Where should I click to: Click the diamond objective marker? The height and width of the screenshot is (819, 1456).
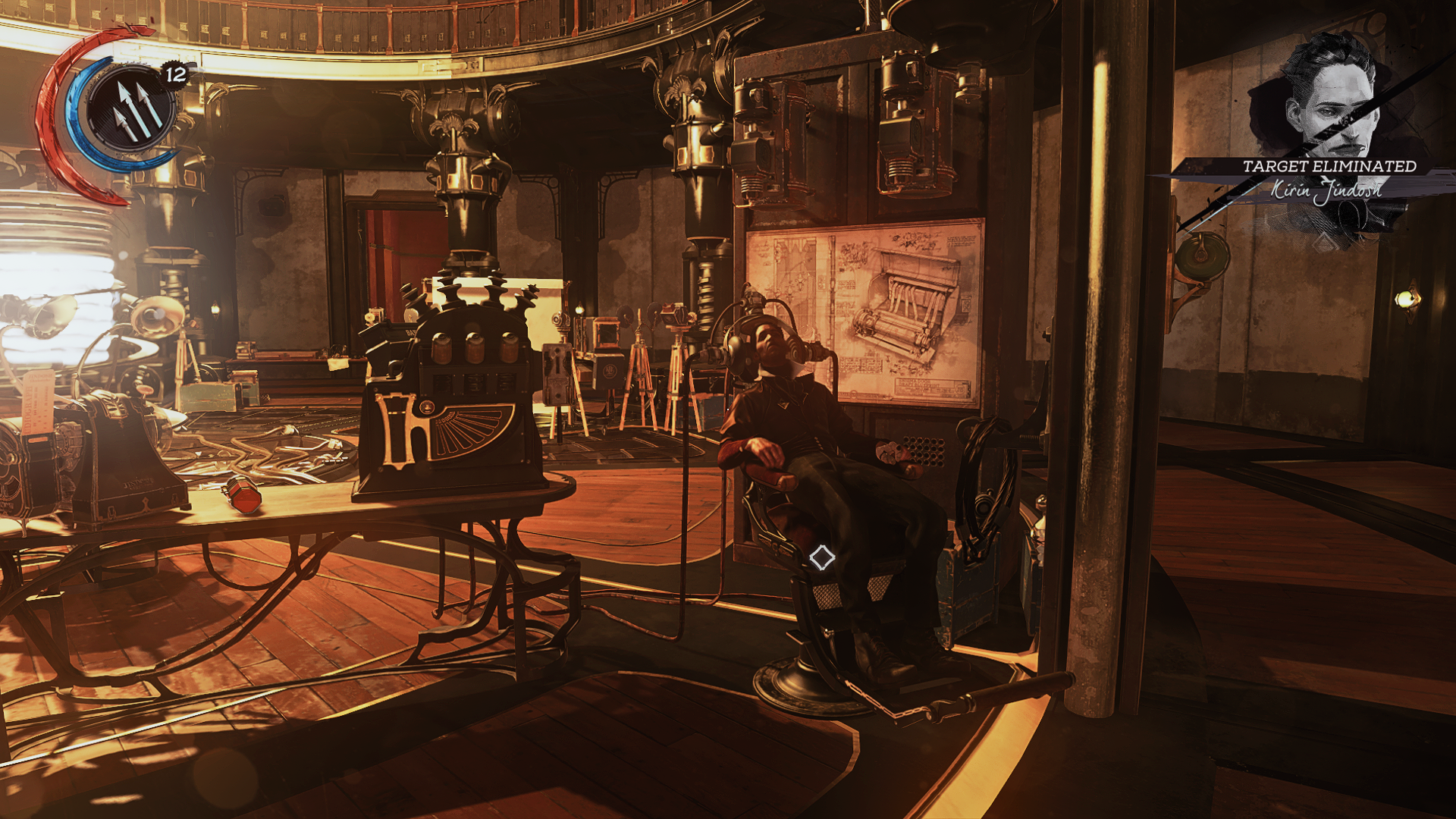(822, 558)
